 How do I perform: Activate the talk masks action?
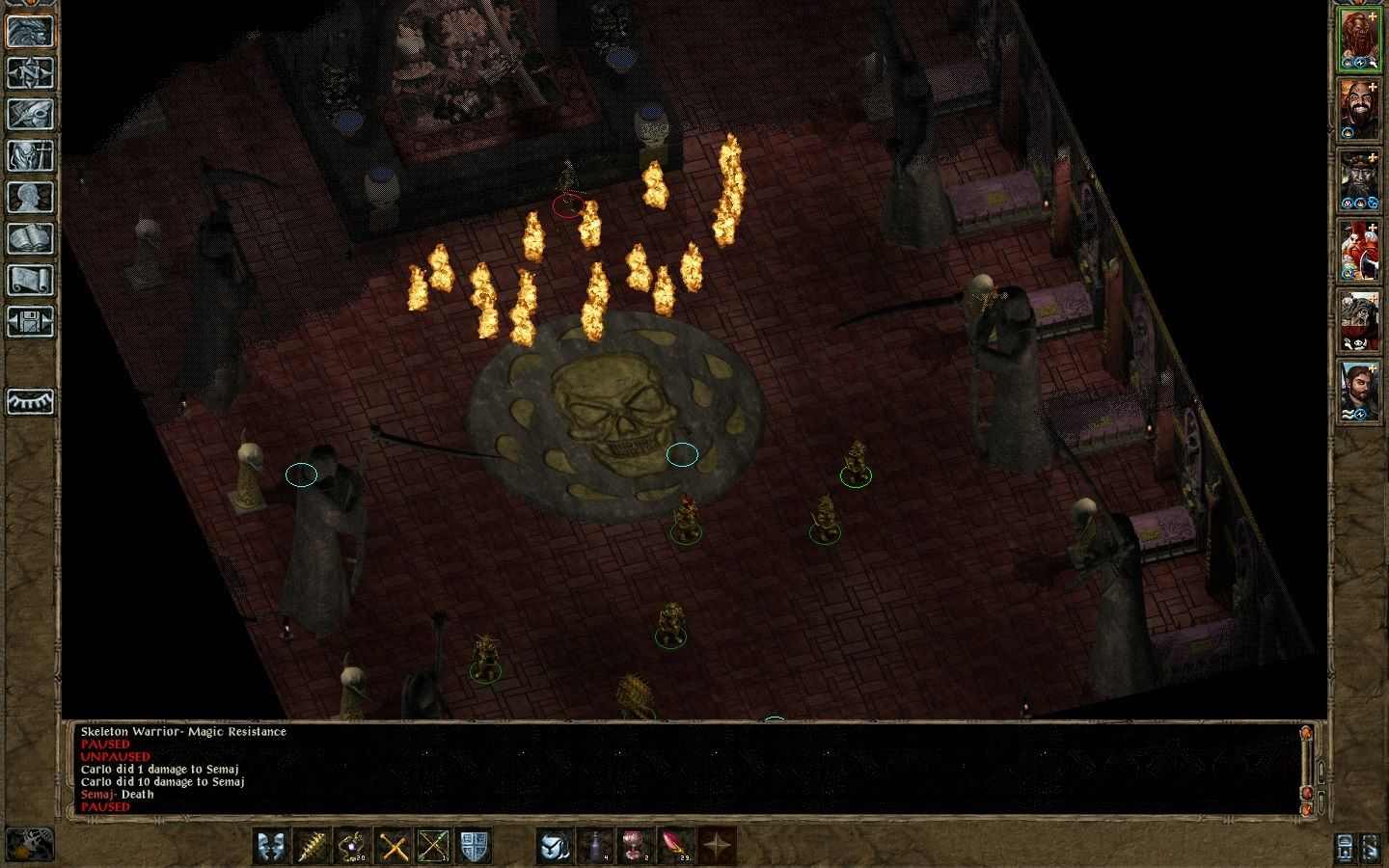(271, 846)
